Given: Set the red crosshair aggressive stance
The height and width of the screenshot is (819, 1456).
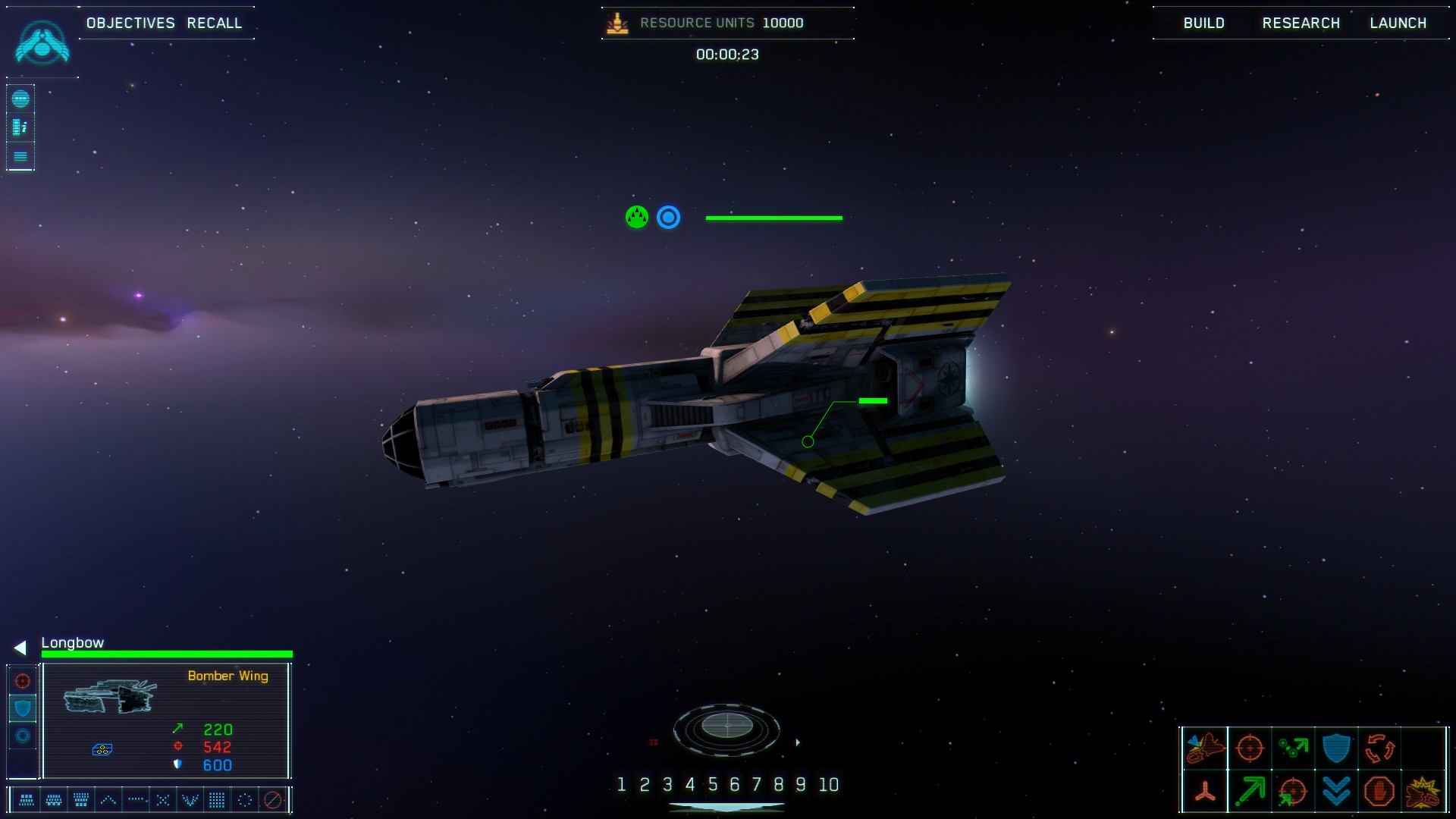Looking at the screenshot, I should pos(23,681).
